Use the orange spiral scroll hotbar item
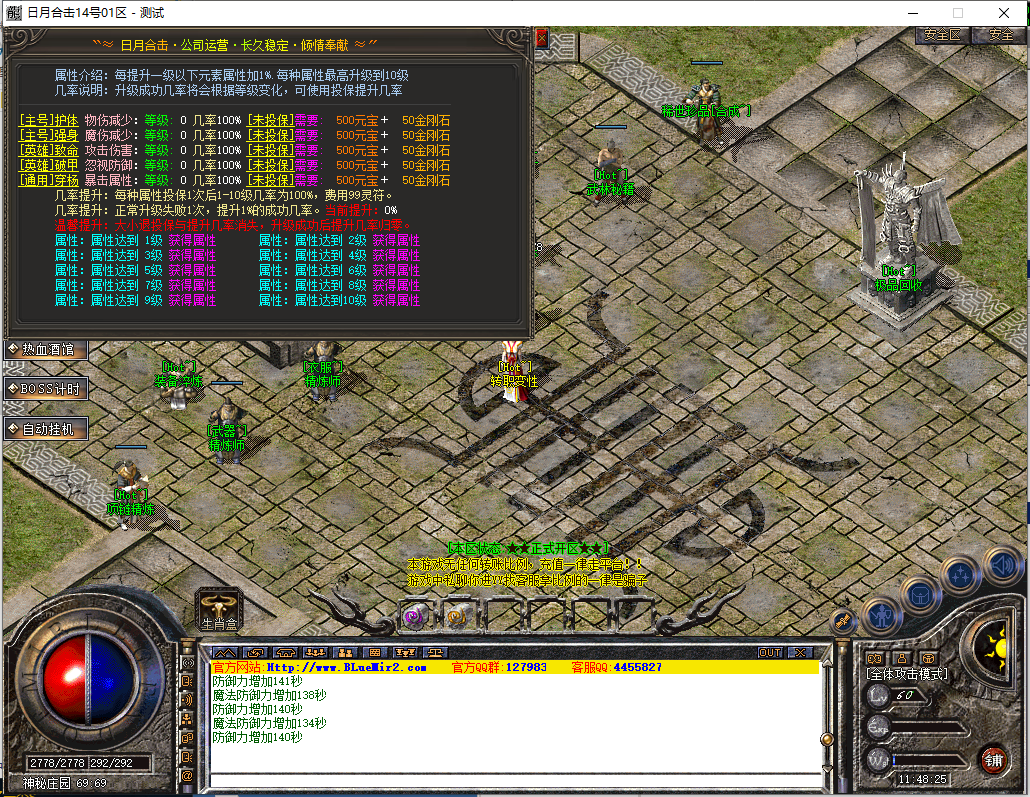 click(x=456, y=616)
